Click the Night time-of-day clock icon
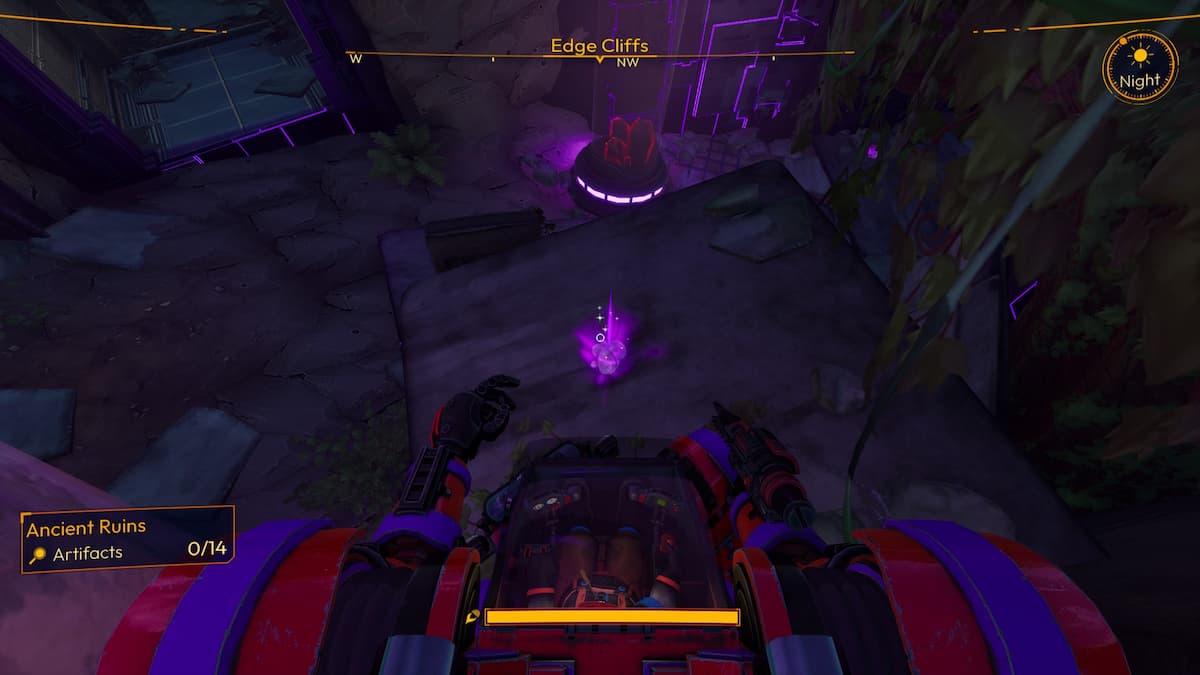The height and width of the screenshot is (675, 1200). 1139,67
